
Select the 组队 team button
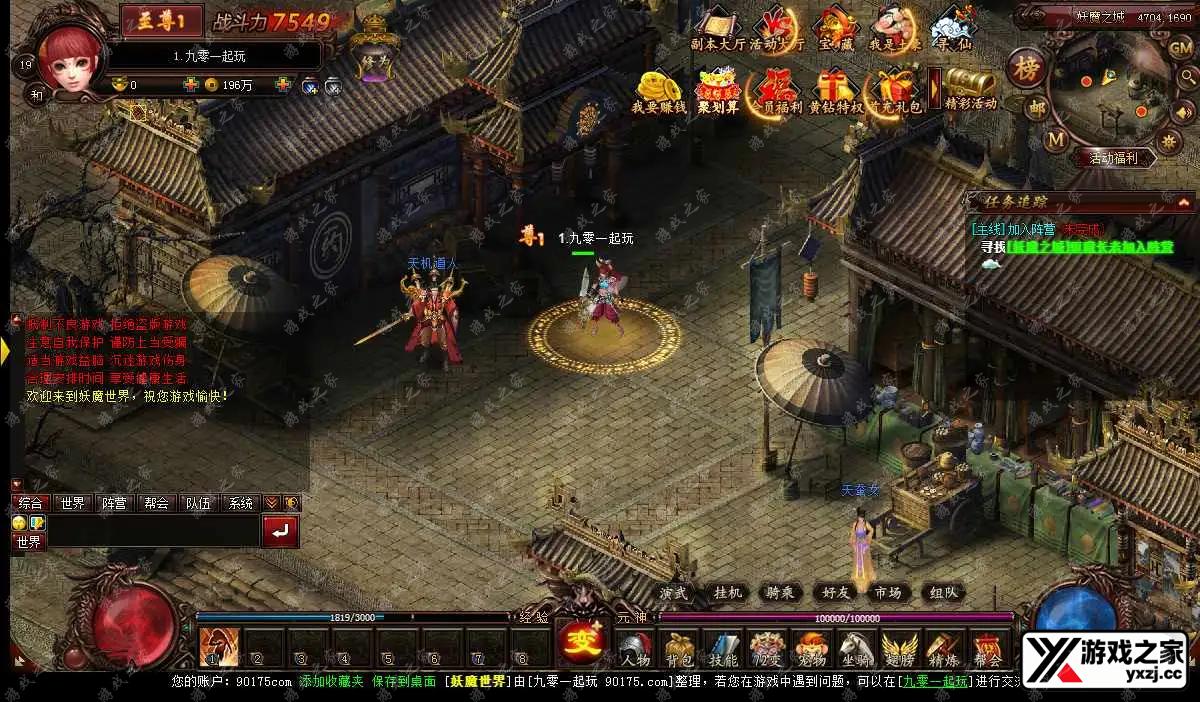point(940,593)
